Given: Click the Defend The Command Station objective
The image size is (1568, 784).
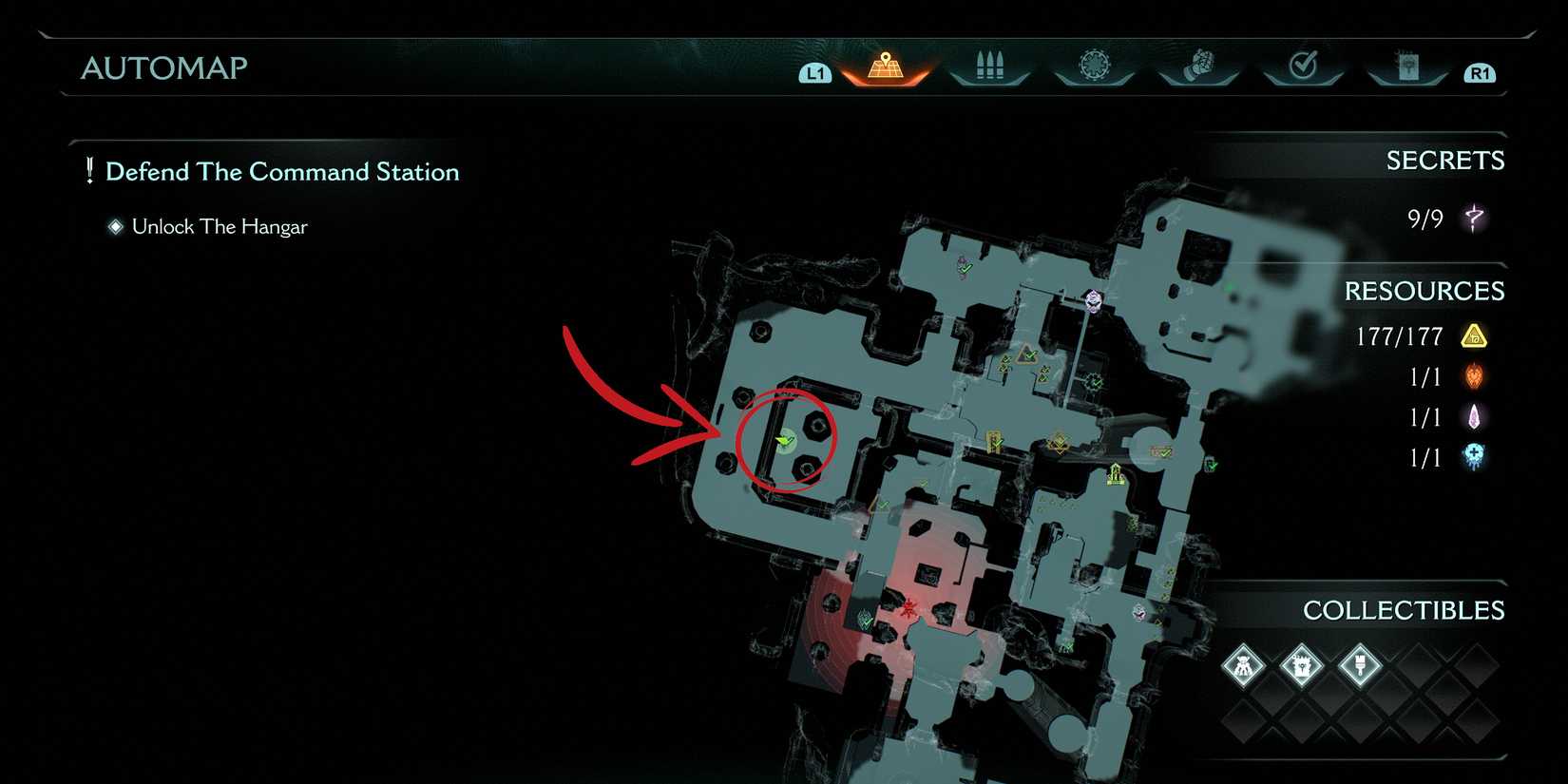Looking at the screenshot, I should tap(282, 172).
